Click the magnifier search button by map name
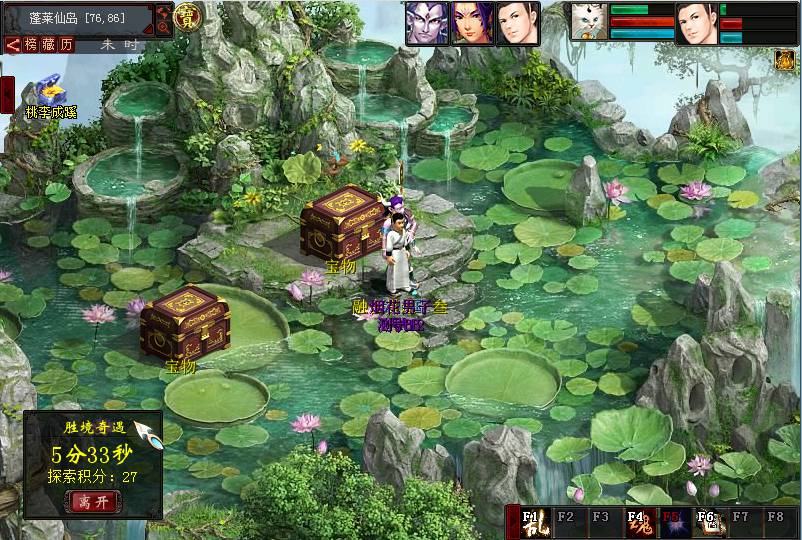The image size is (802, 540). (x=164, y=28)
